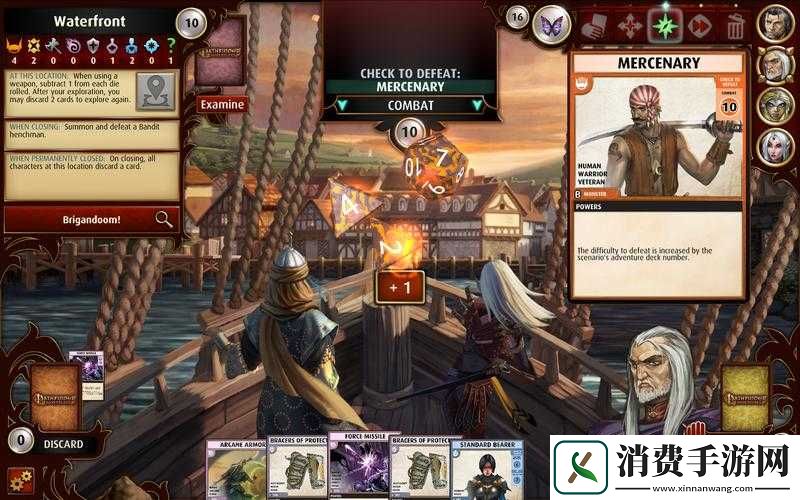Image resolution: width=800 pixels, height=500 pixels.
Task: Activate the green compass explore icon
Action: (x=664, y=25)
